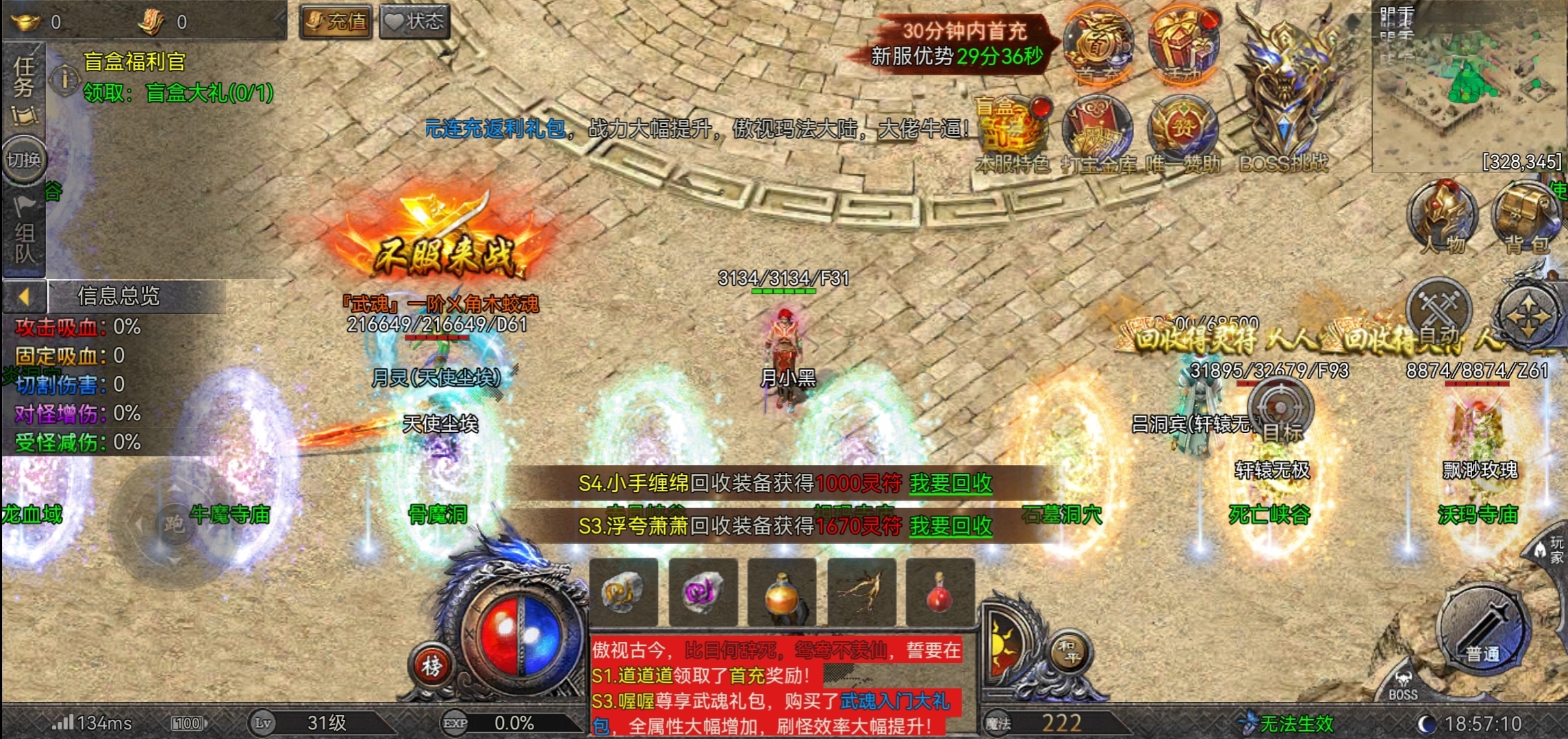Screen dimensions: 1568x739
Task: Use the red health potion hotbar slot
Action: (939, 593)
